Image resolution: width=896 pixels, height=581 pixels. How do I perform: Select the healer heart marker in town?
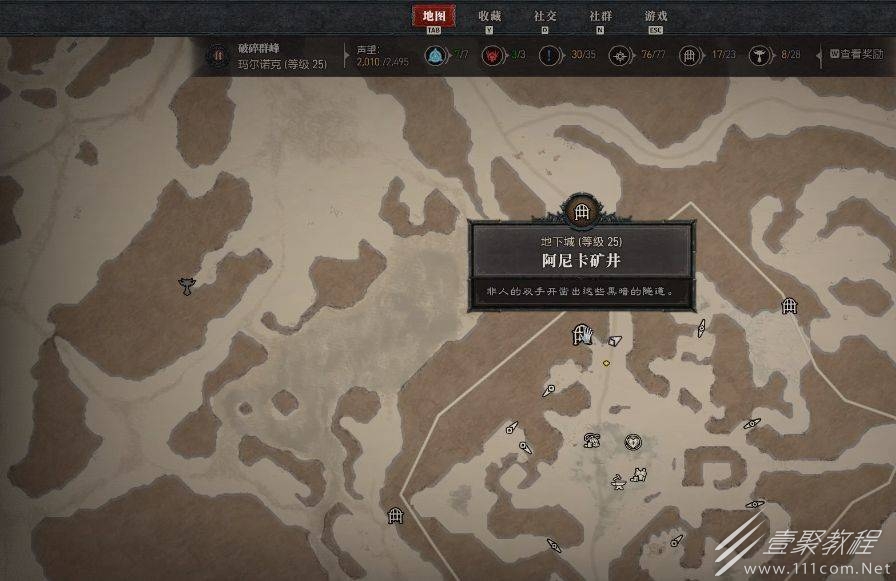pos(632,441)
